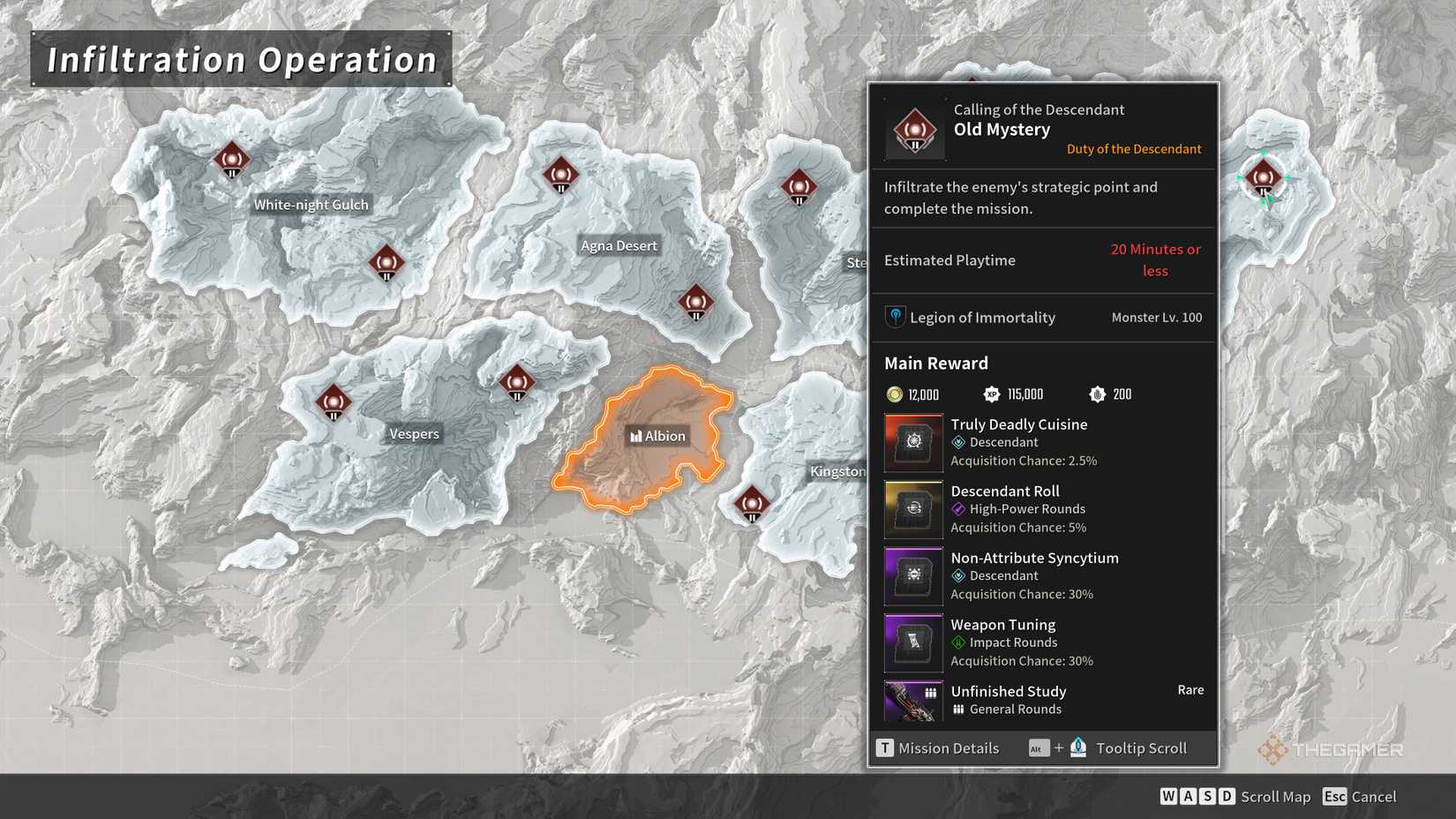Click the XP reward icon showing 115,000
The height and width of the screenshot is (819, 1456).
pos(991,394)
